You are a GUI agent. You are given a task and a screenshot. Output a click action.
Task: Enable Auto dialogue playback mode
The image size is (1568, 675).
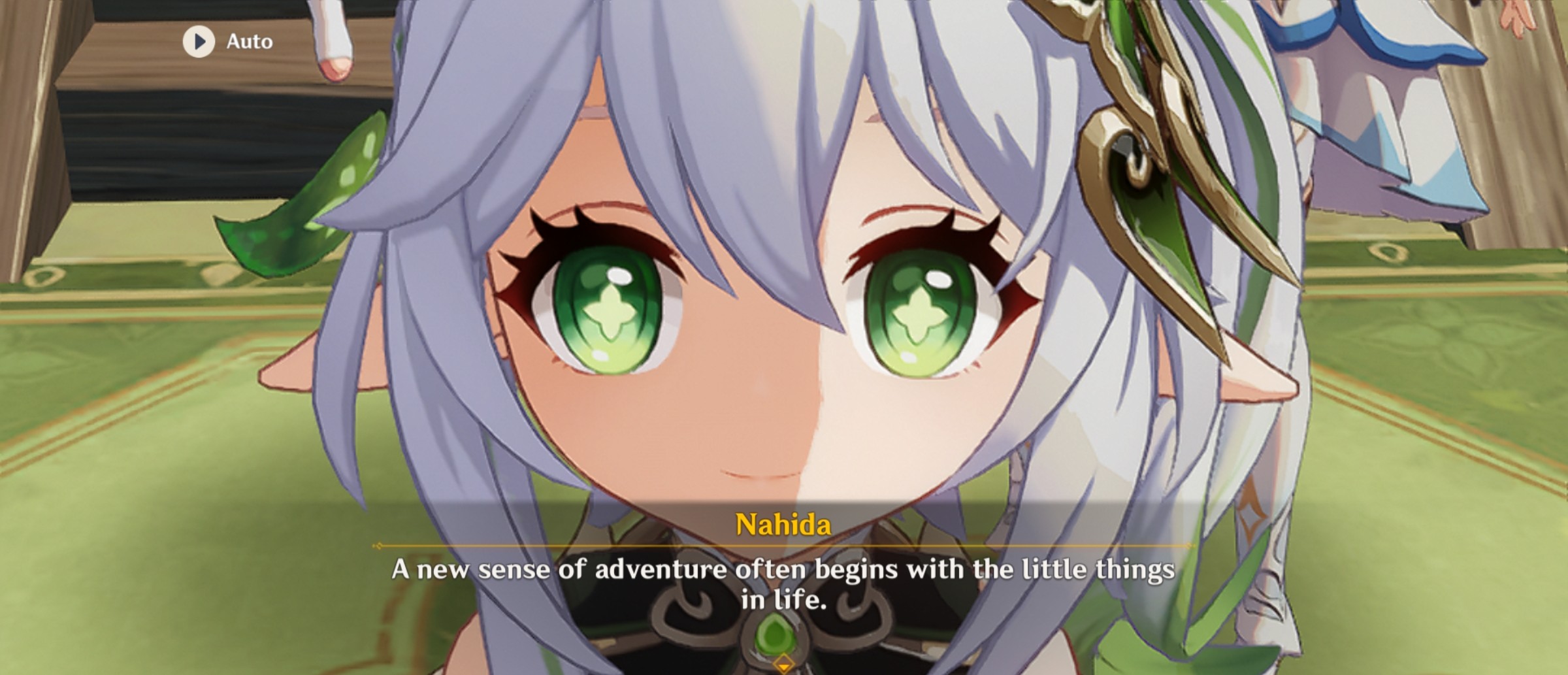click(222, 41)
